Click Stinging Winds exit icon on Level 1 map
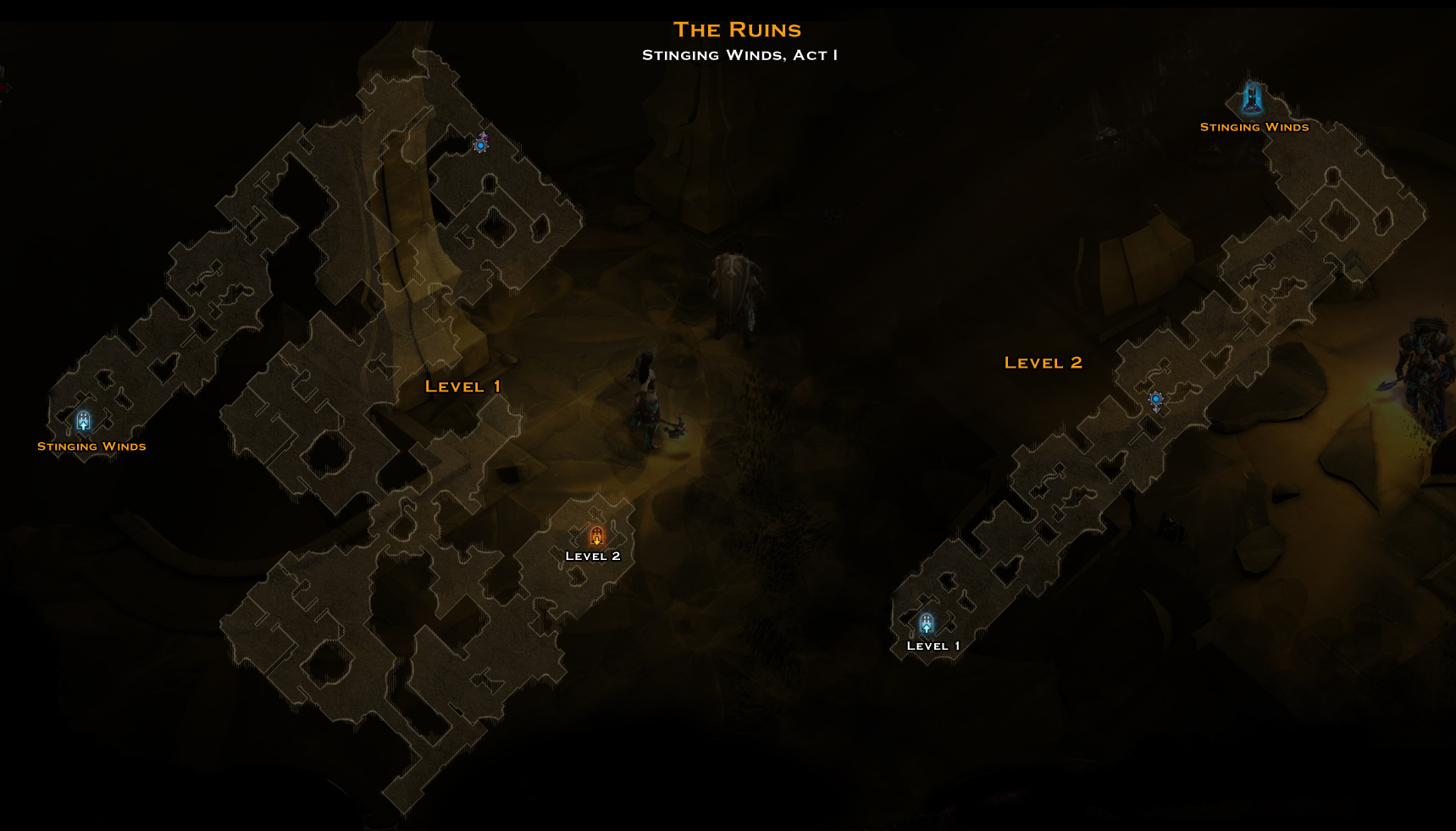The image size is (1456, 831). pos(83,421)
